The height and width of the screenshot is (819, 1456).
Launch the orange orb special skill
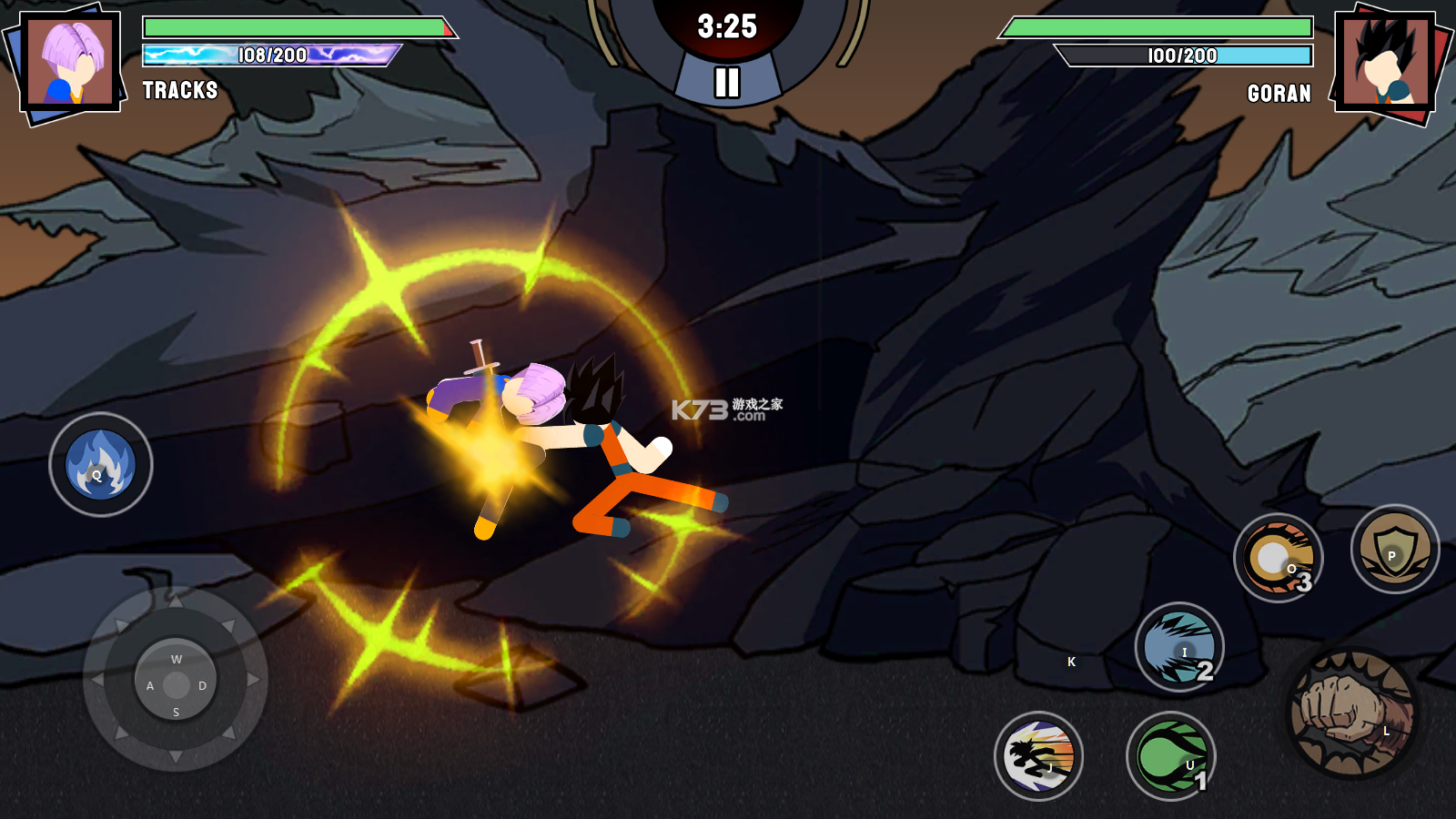(x=1278, y=558)
